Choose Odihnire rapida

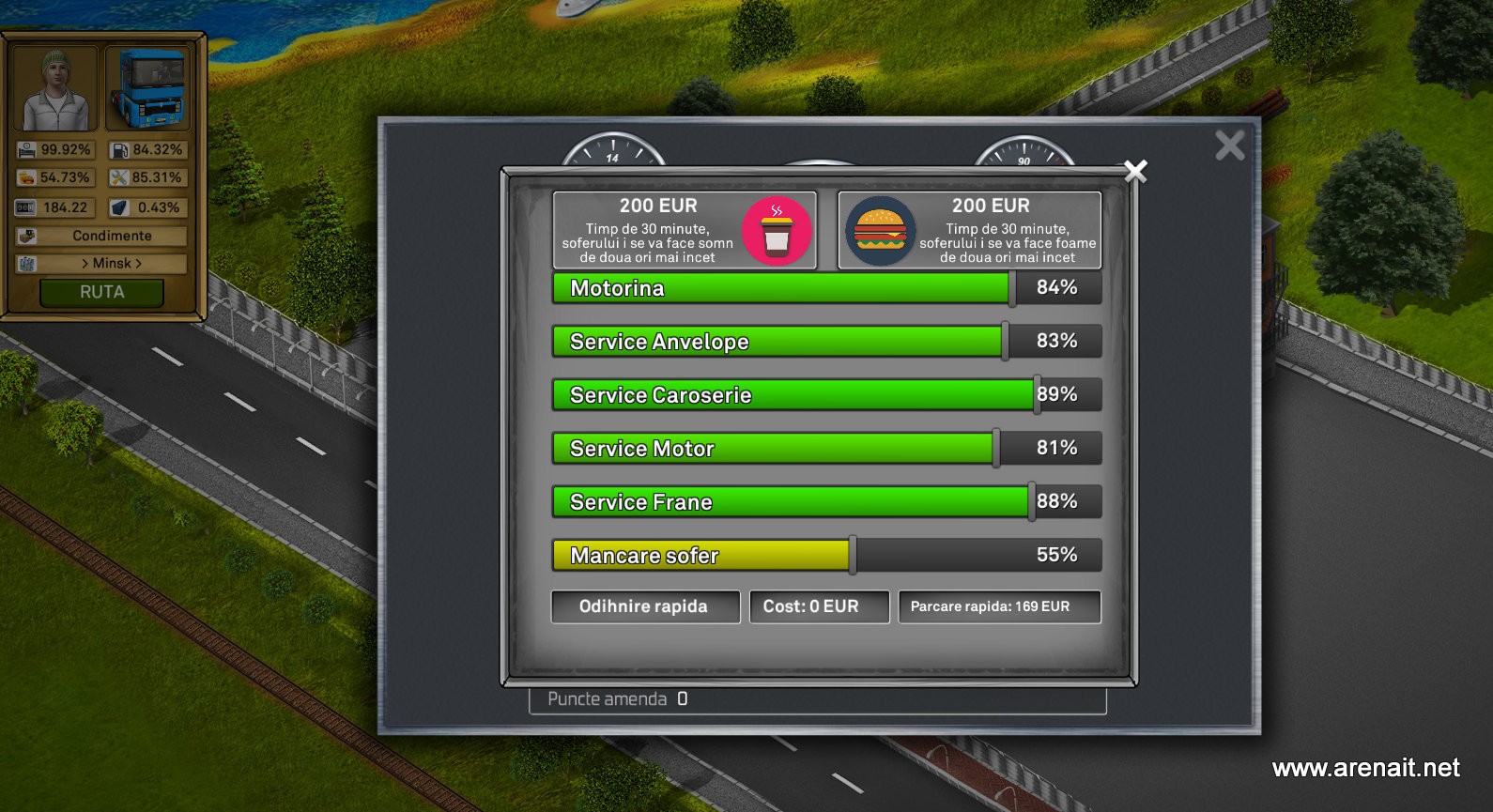pos(645,606)
